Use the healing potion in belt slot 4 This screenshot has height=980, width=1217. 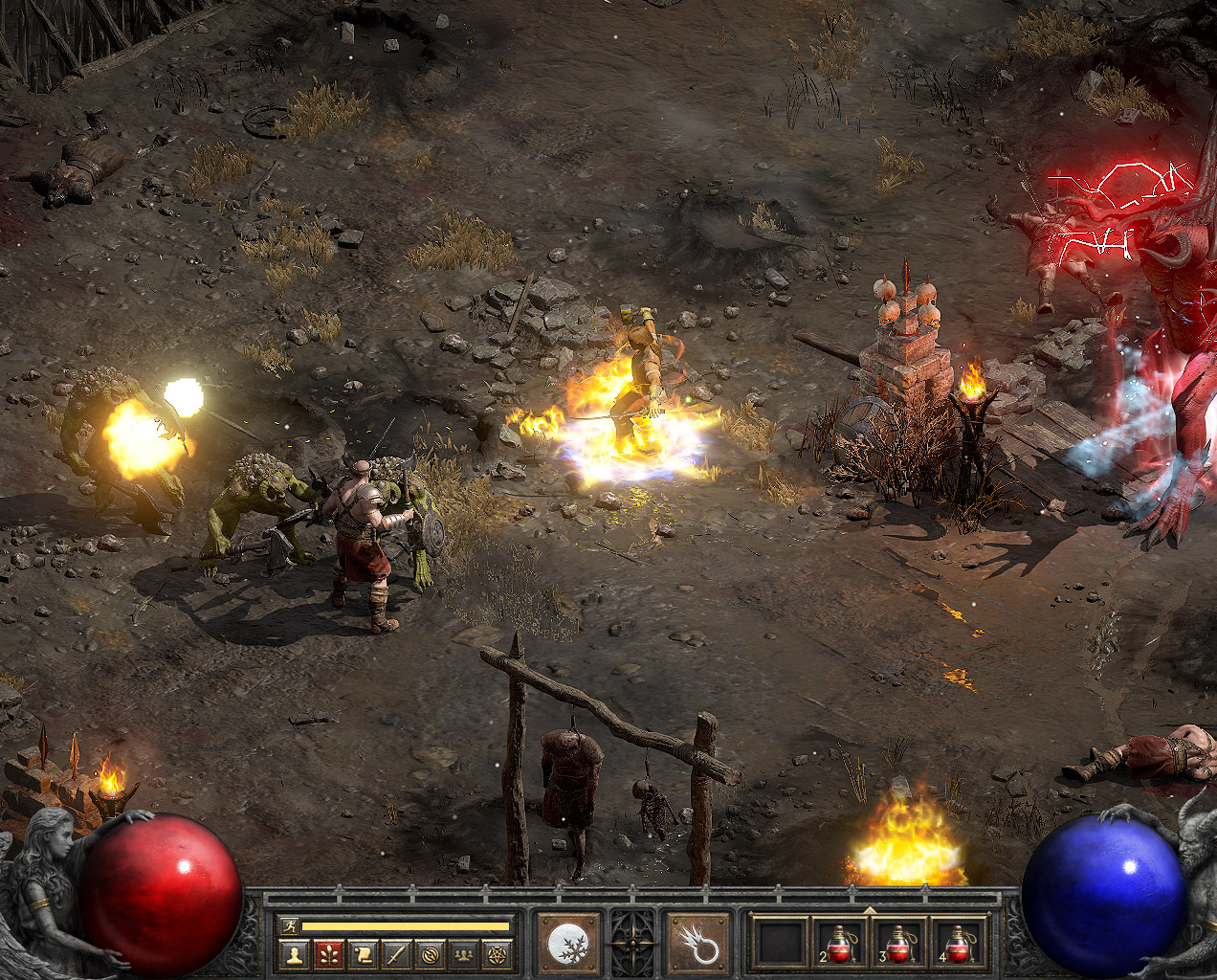pos(959,945)
